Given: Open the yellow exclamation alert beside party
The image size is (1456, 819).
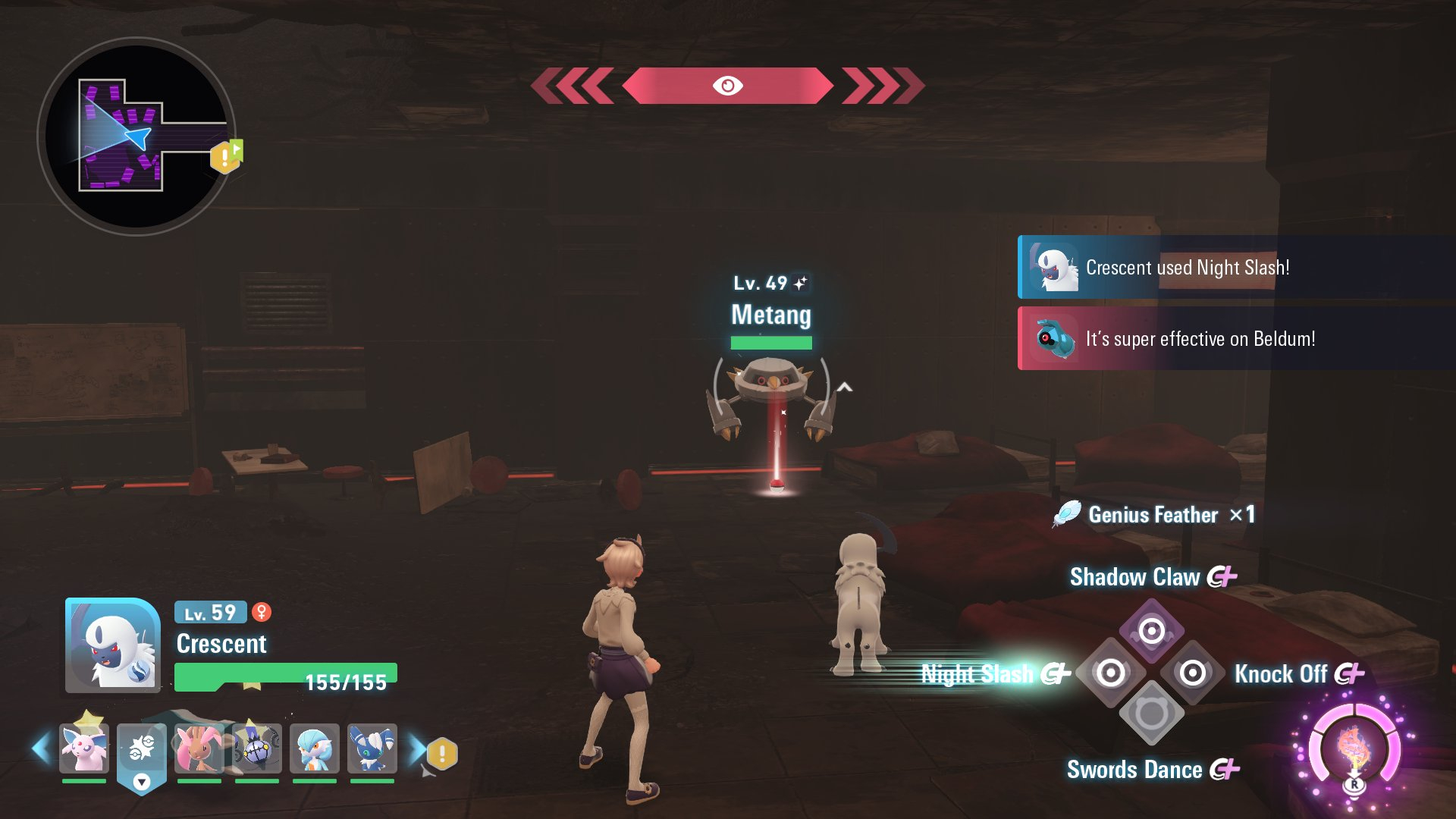Looking at the screenshot, I should (442, 754).
